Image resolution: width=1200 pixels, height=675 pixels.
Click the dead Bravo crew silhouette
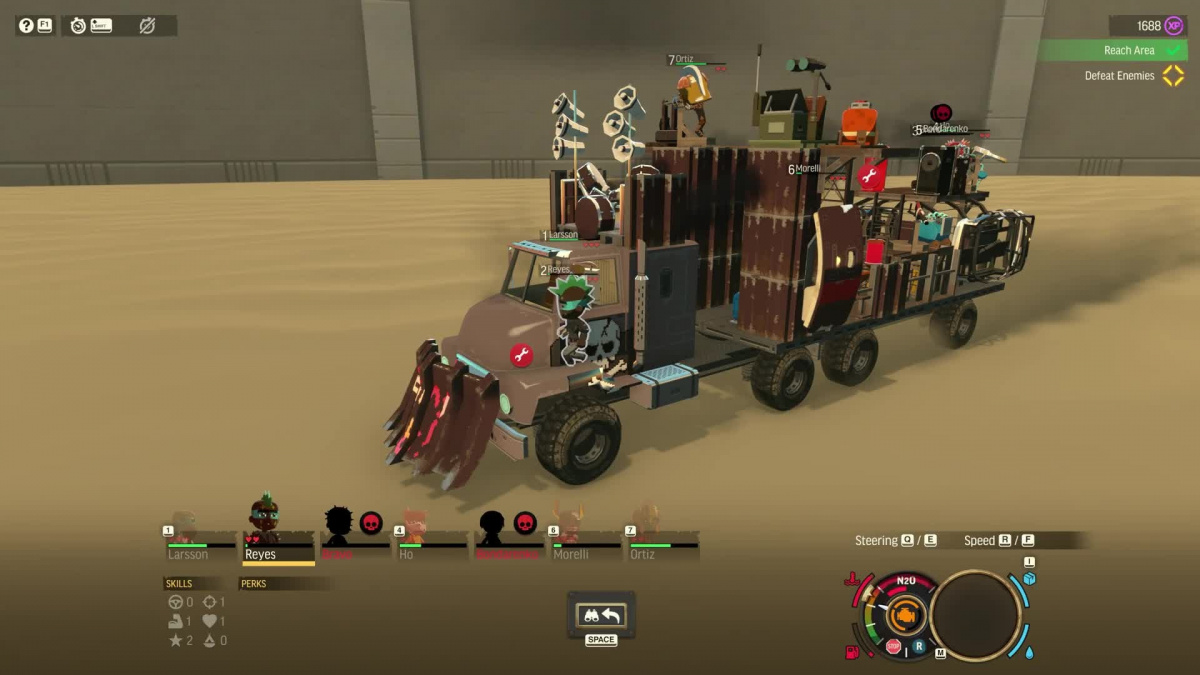pos(339,525)
